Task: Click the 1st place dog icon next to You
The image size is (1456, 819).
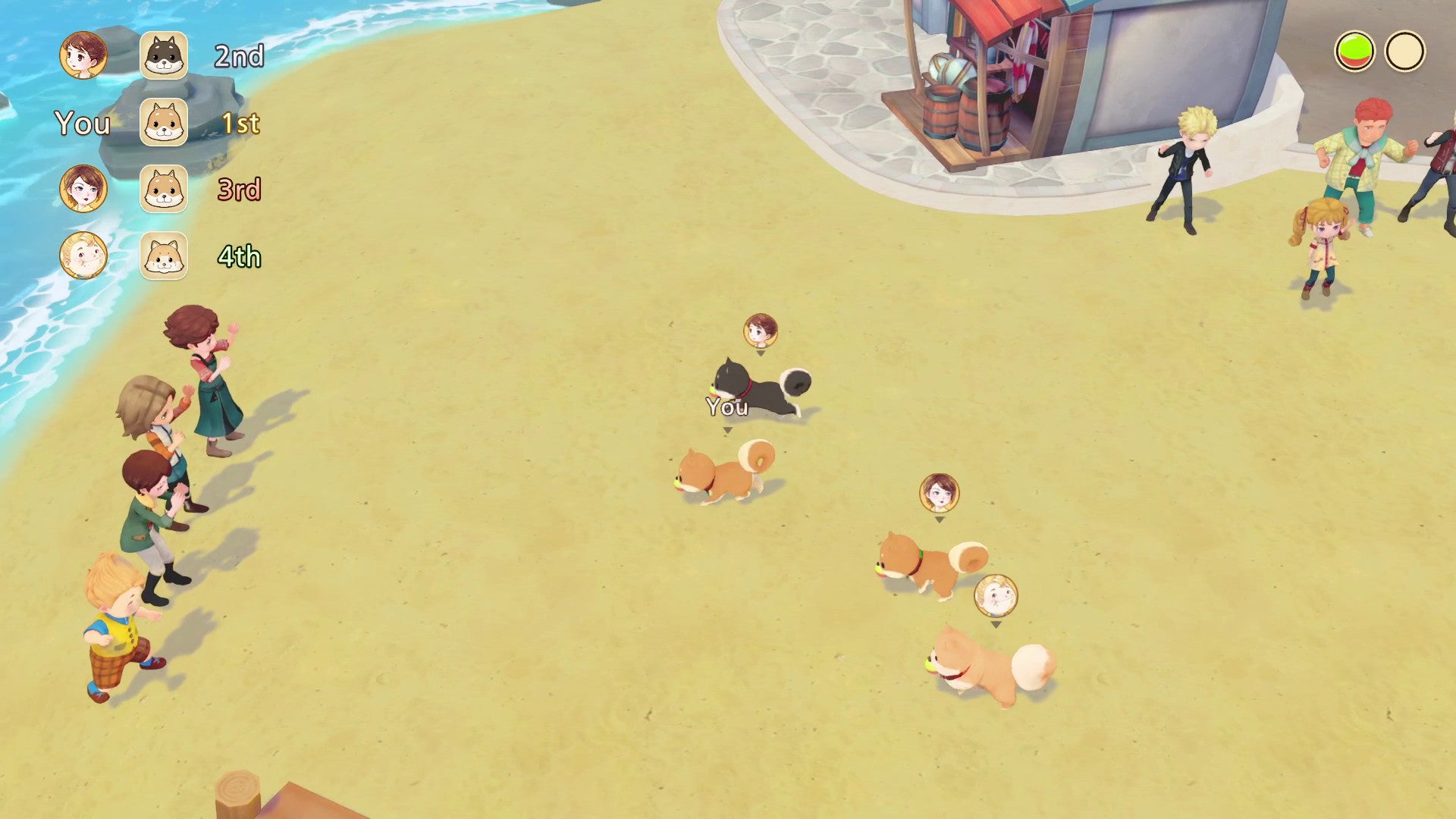Action: click(163, 124)
